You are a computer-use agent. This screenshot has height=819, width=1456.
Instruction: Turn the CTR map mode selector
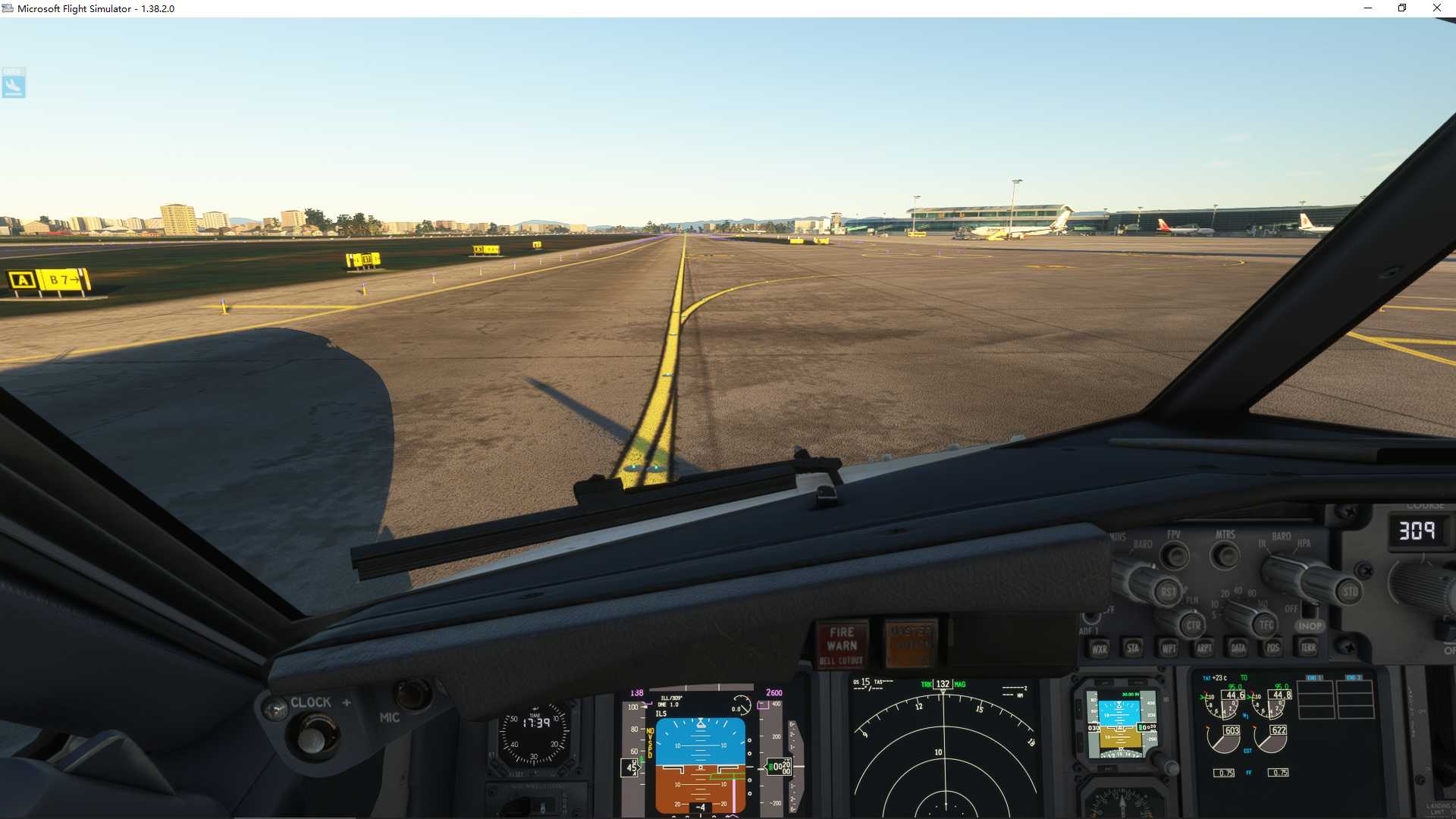(x=1194, y=625)
